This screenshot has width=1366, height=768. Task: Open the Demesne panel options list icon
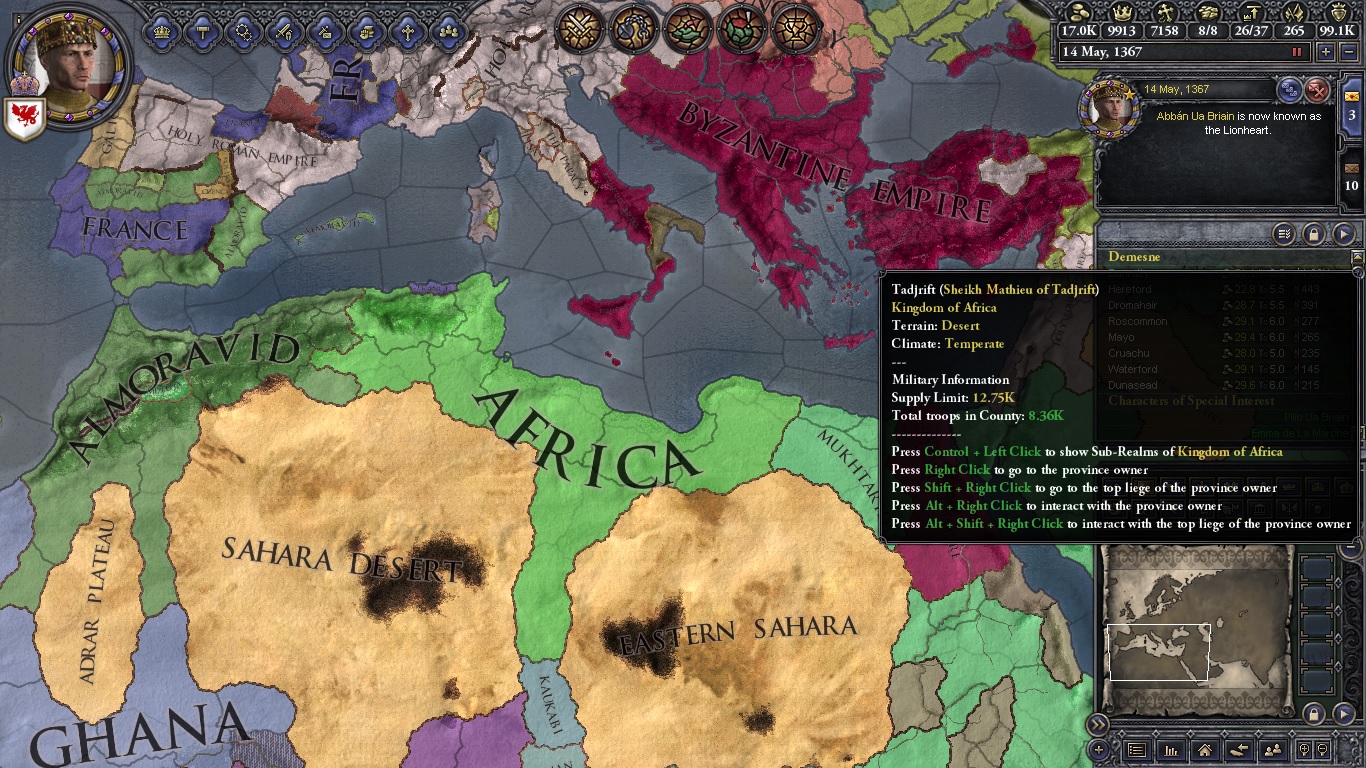1284,234
